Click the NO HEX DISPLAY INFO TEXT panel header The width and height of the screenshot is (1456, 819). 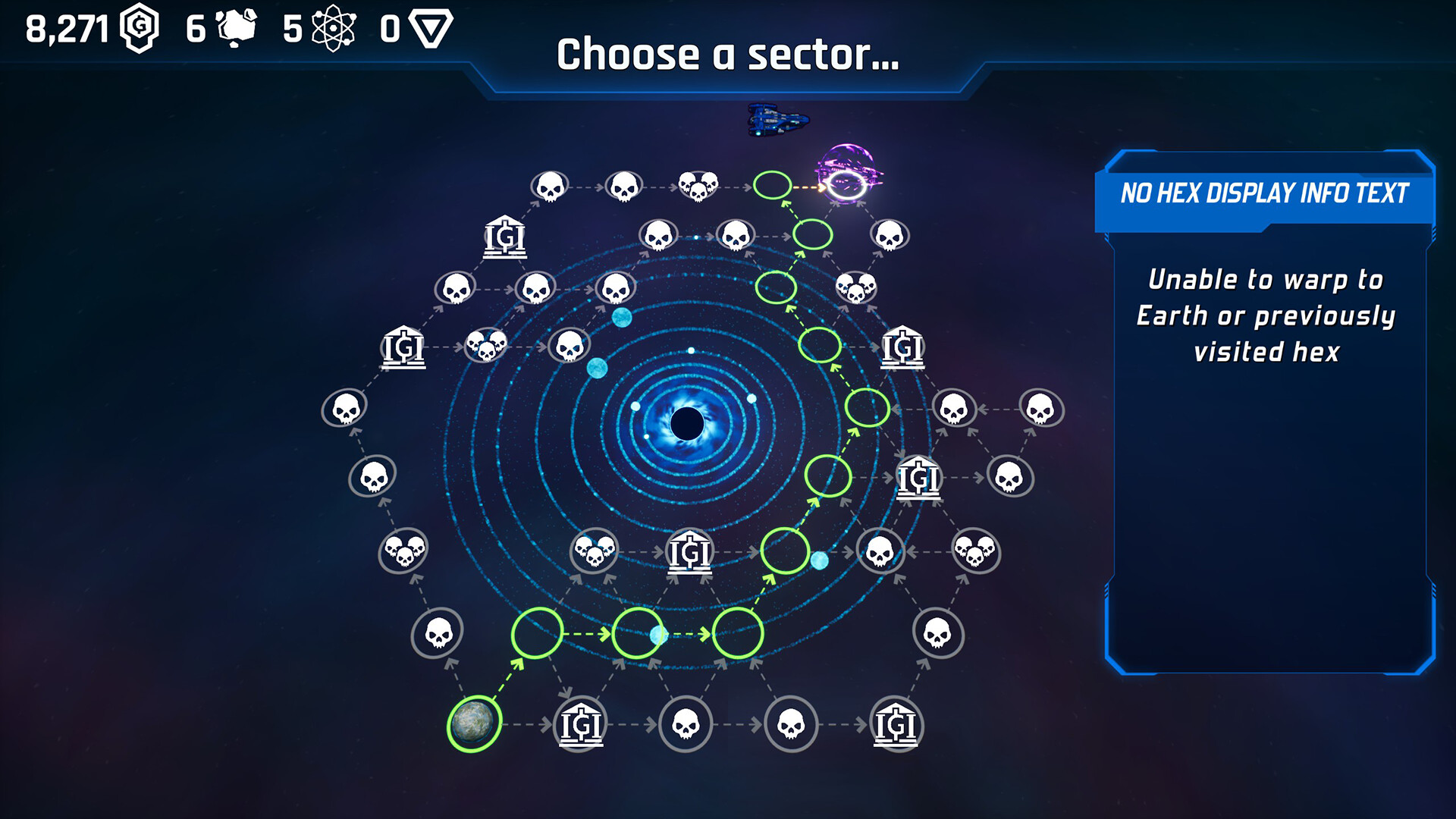pyautogui.click(x=1264, y=194)
